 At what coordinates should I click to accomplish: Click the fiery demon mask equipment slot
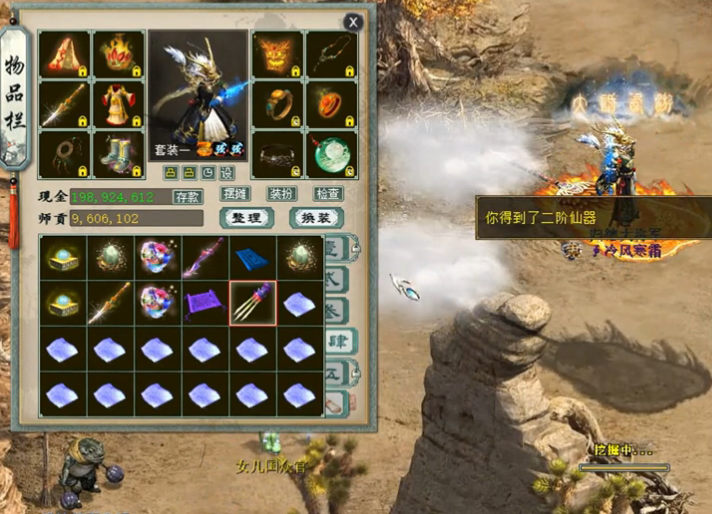click(x=276, y=53)
